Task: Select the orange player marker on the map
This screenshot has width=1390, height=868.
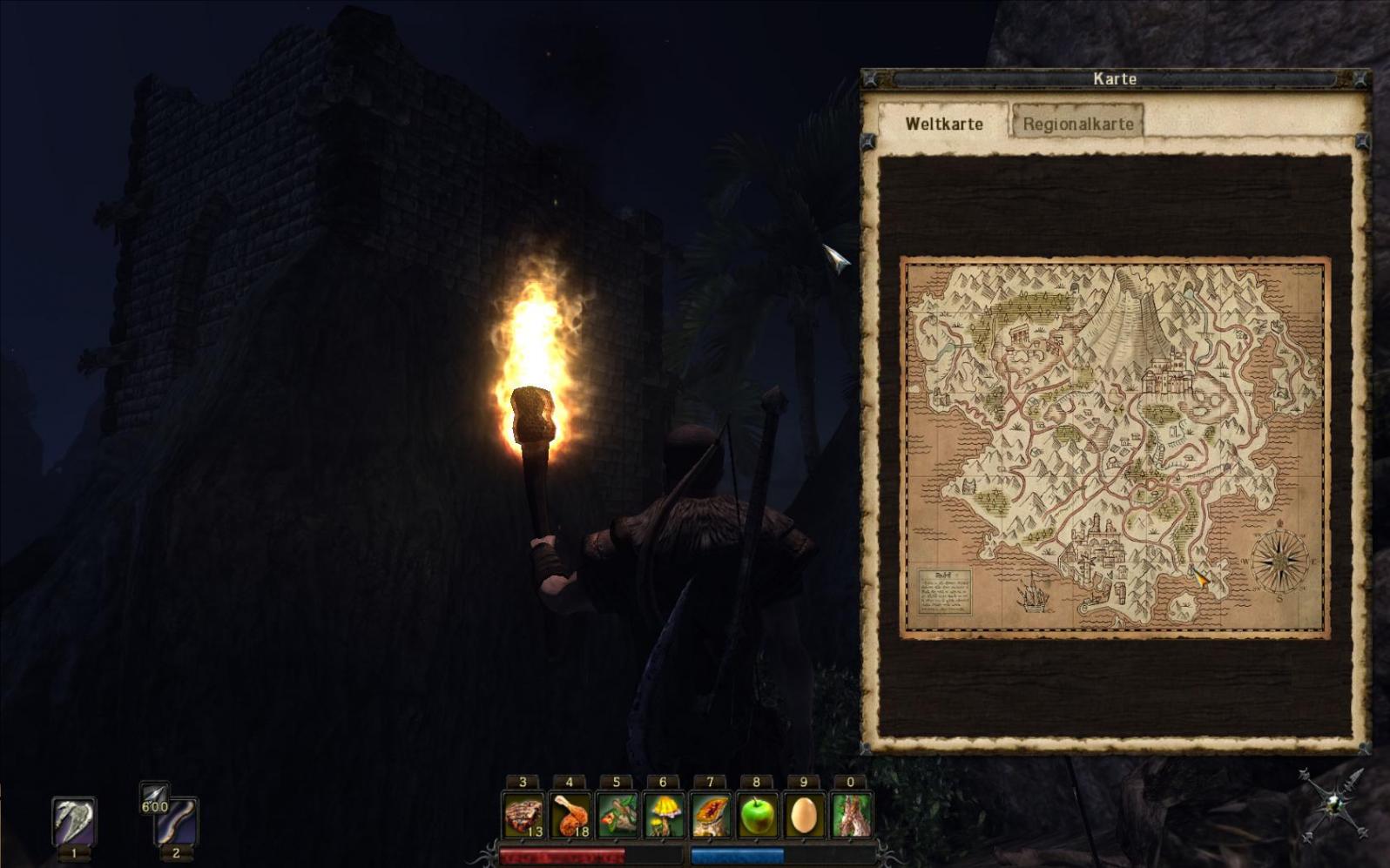Action: click(x=1200, y=576)
